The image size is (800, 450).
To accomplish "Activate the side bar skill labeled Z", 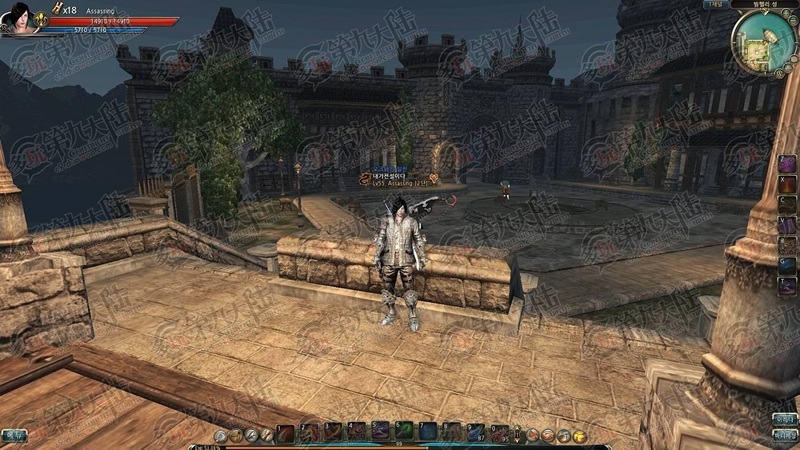I will pyautogui.click(x=788, y=163).
